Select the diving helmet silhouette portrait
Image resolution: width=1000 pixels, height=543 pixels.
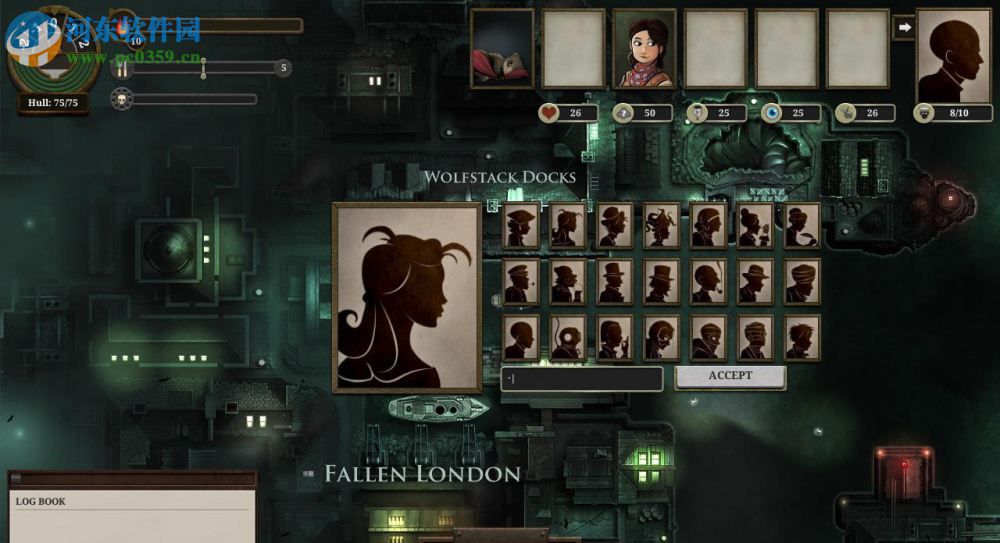[567, 337]
